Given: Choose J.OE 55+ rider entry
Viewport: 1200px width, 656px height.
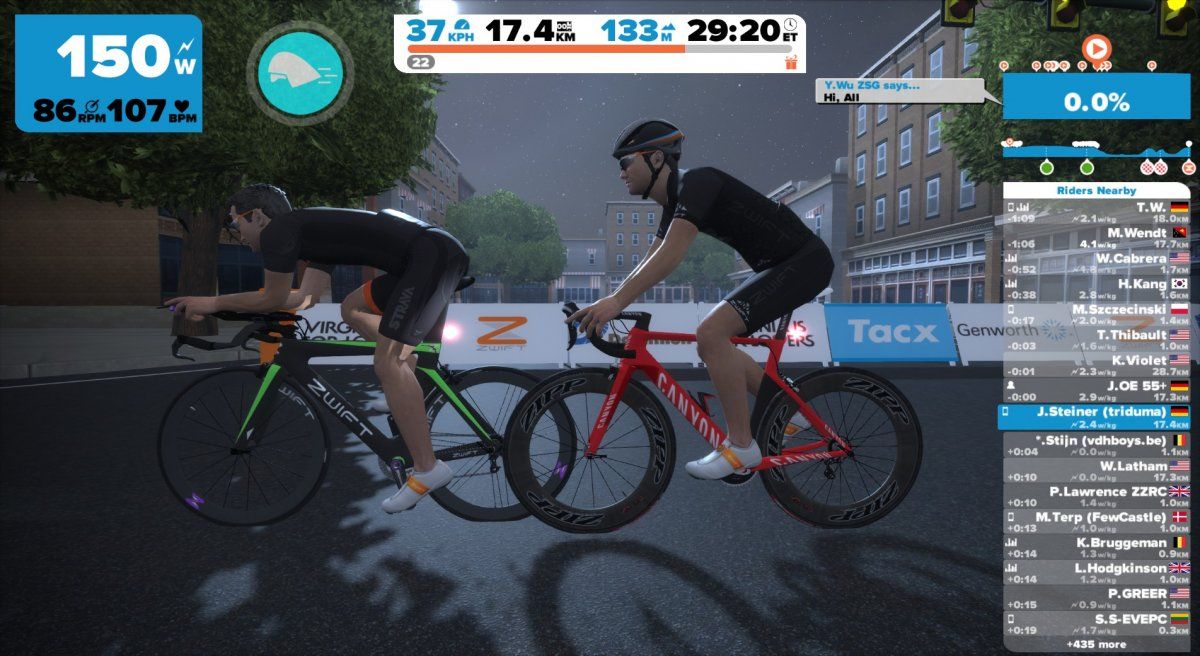Looking at the screenshot, I should (1097, 391).
